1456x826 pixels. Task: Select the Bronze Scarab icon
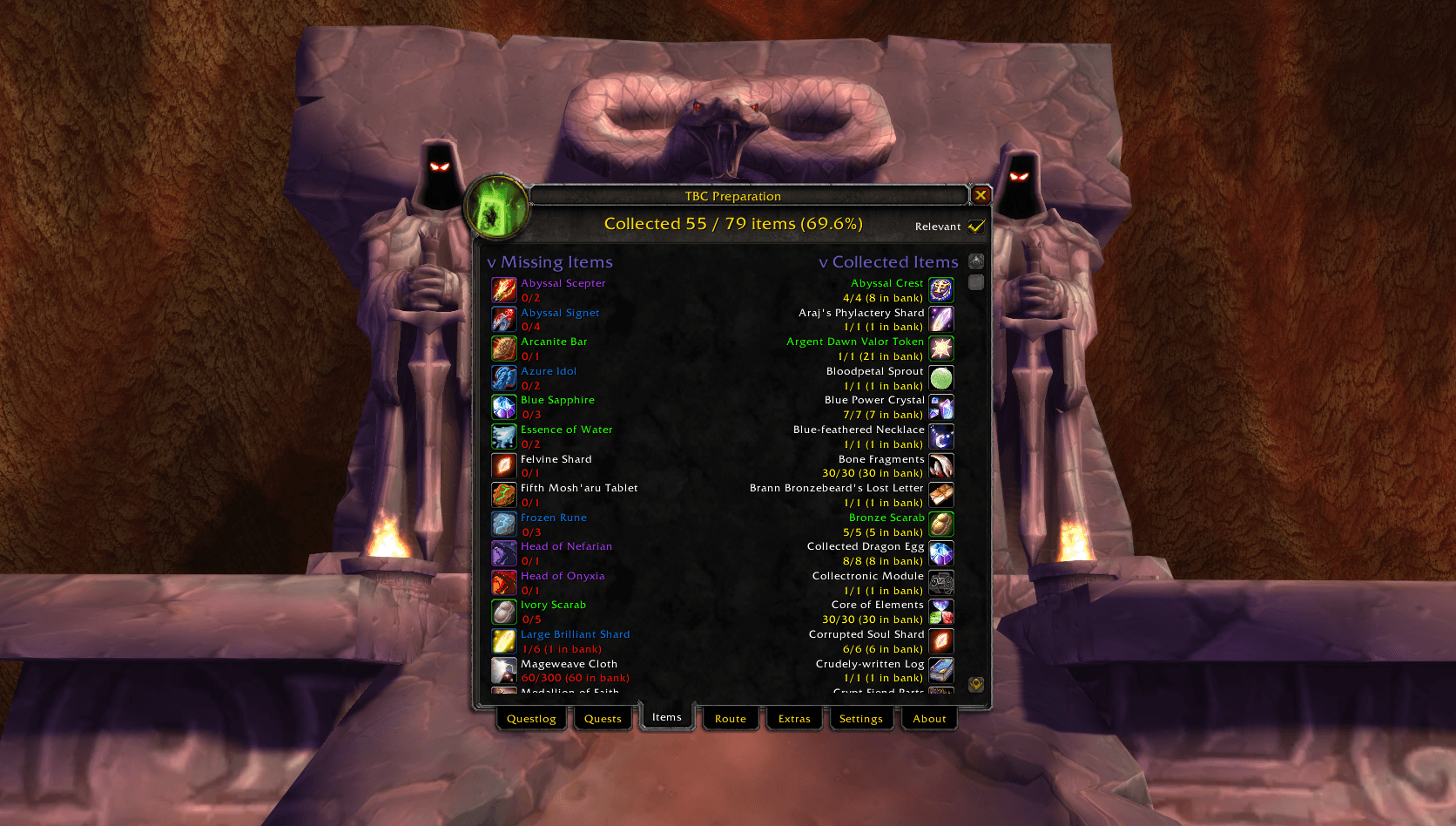tap(941, 524)
